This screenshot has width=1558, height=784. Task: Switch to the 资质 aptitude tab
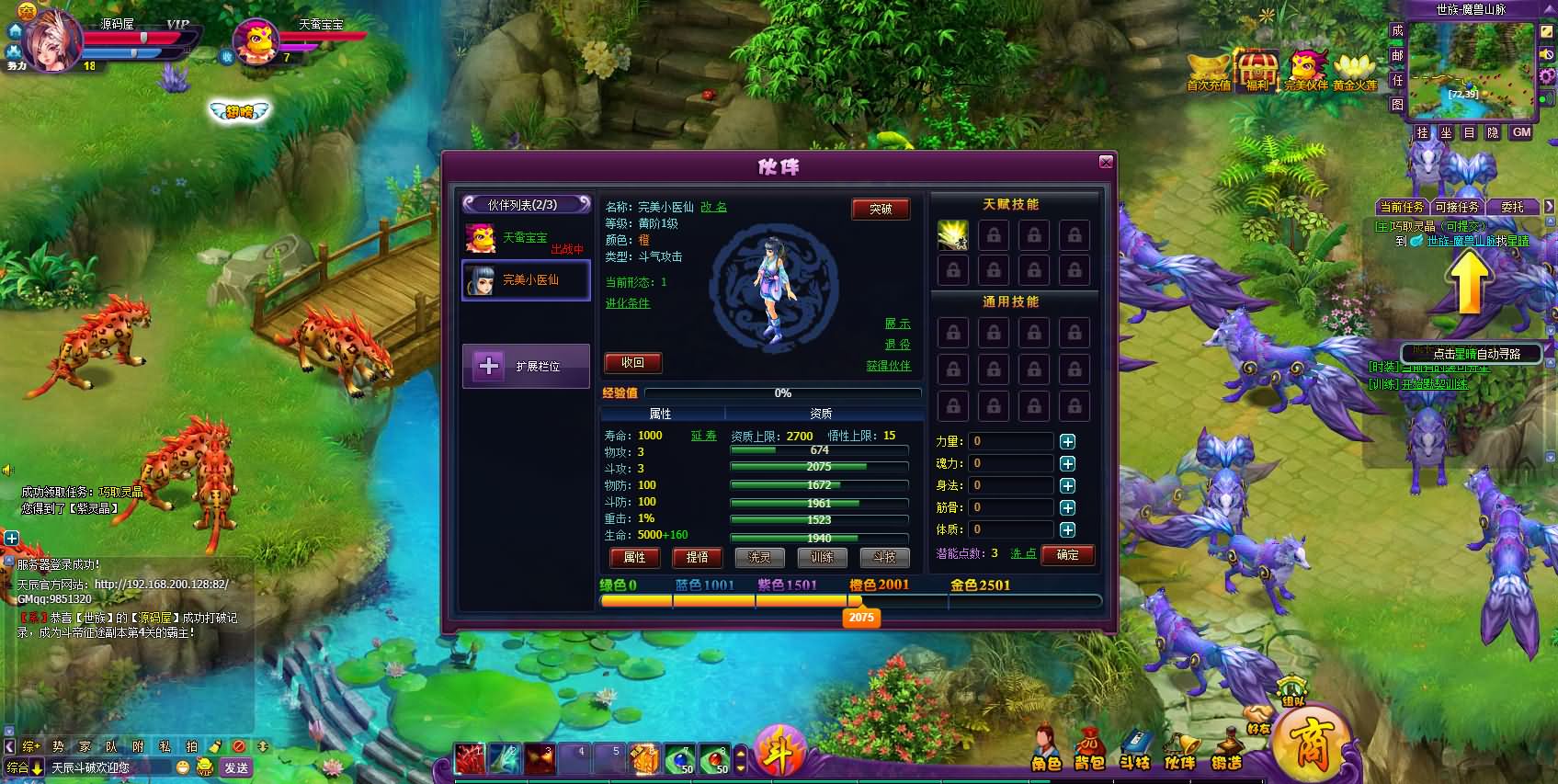[821, 415]
